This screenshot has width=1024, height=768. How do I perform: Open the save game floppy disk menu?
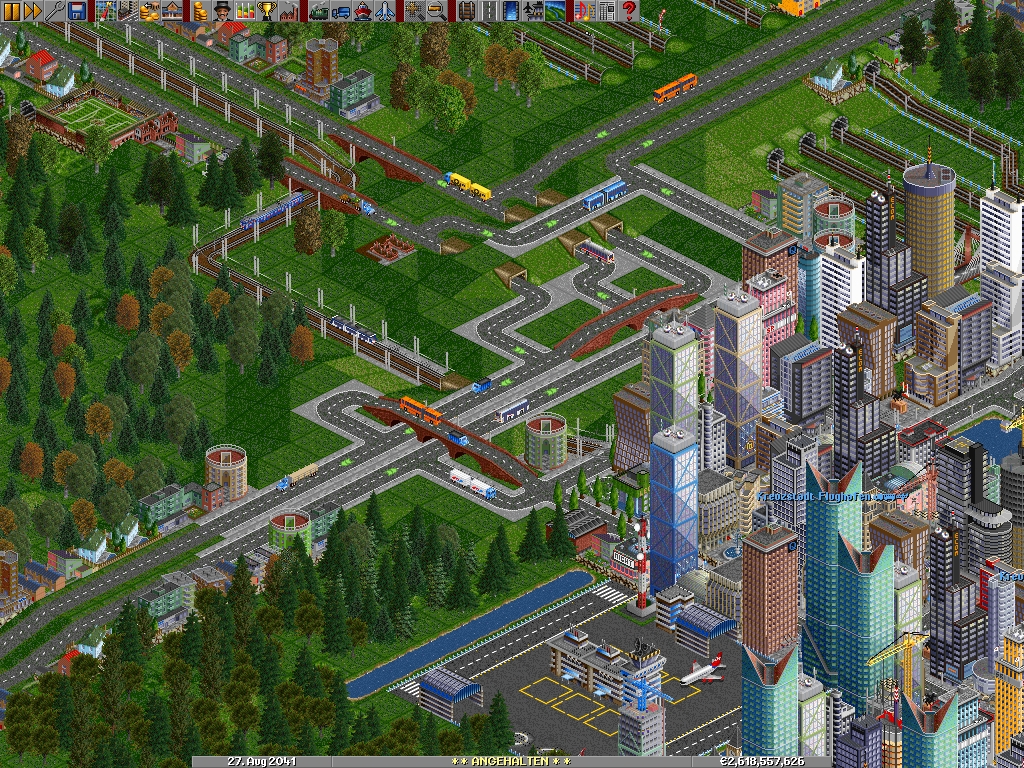(77, 11)
